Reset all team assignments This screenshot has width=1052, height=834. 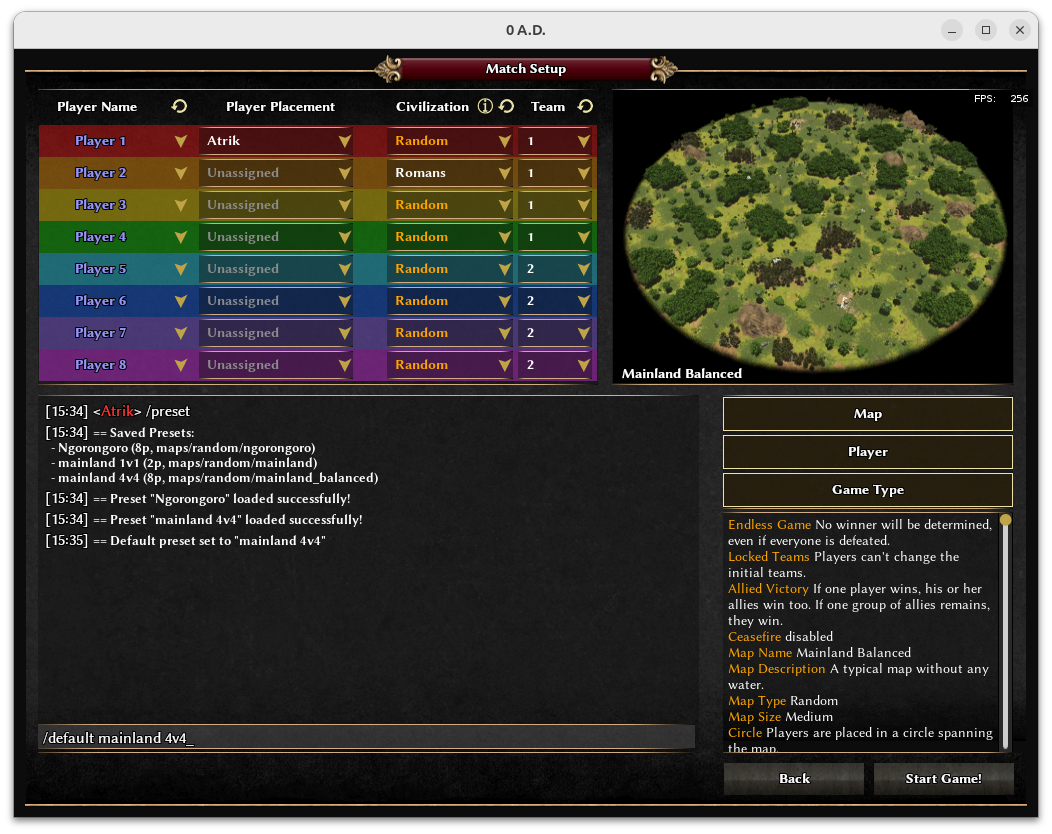[586, 106]
